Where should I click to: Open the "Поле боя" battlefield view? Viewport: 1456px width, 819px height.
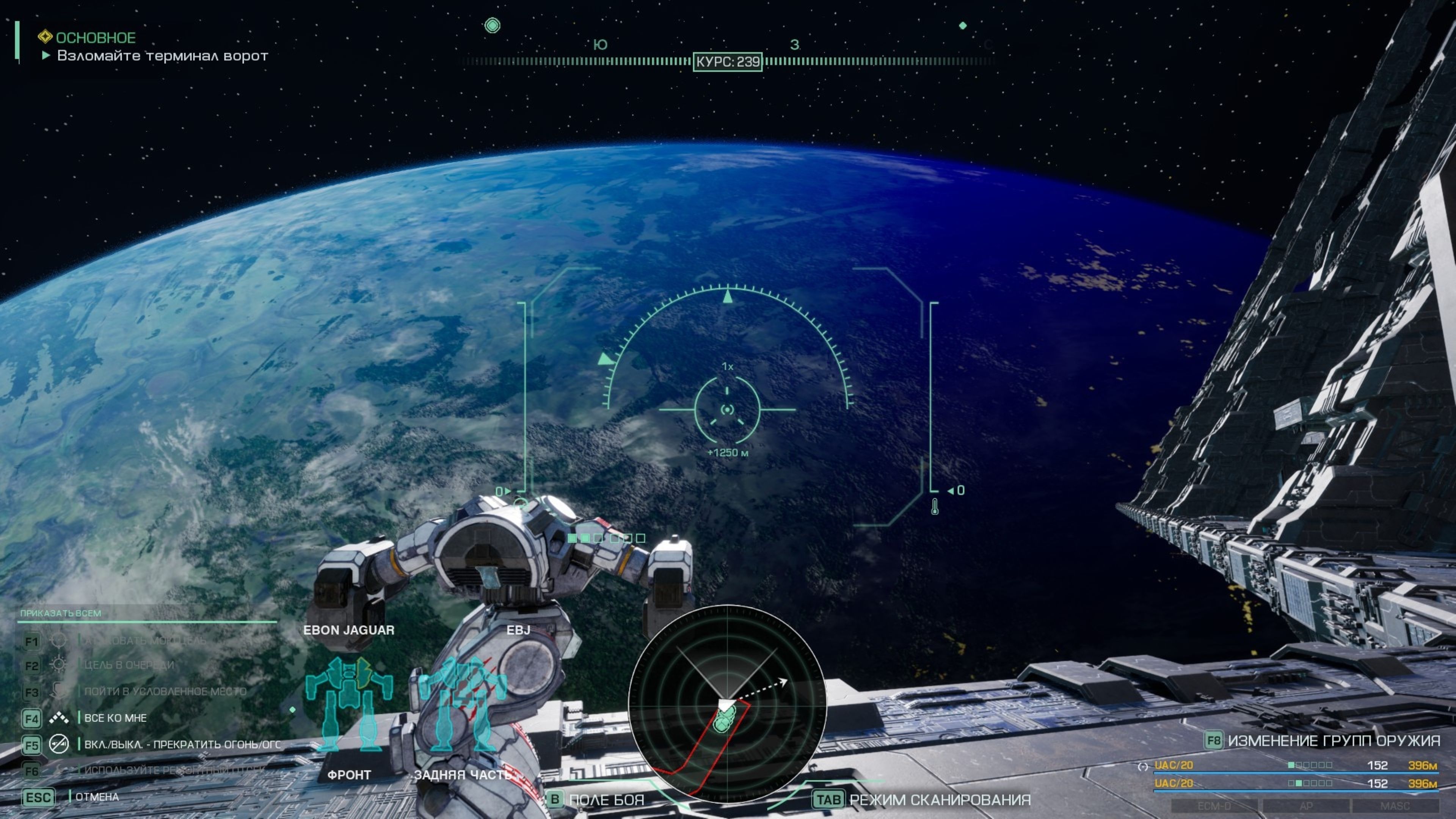click(x=606, y=800)
